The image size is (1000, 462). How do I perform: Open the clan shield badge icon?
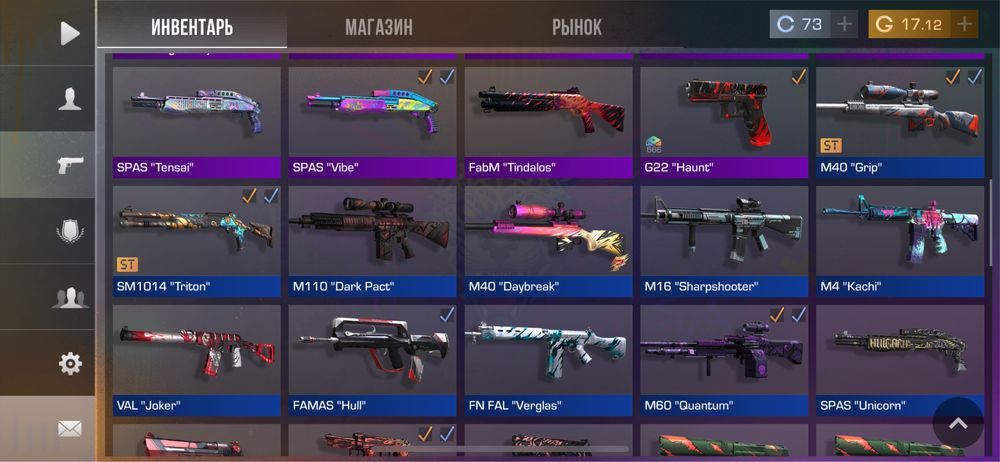point(69,231)
